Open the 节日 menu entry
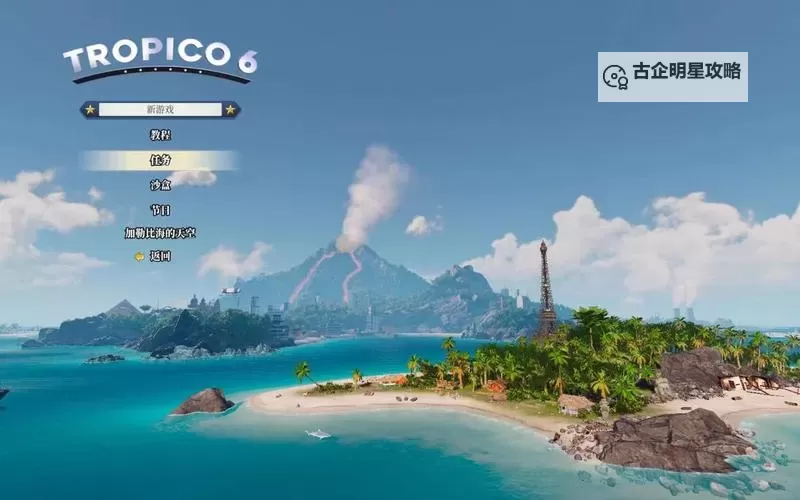This screenshot has width=800, height=500. [x=160, y=210]
